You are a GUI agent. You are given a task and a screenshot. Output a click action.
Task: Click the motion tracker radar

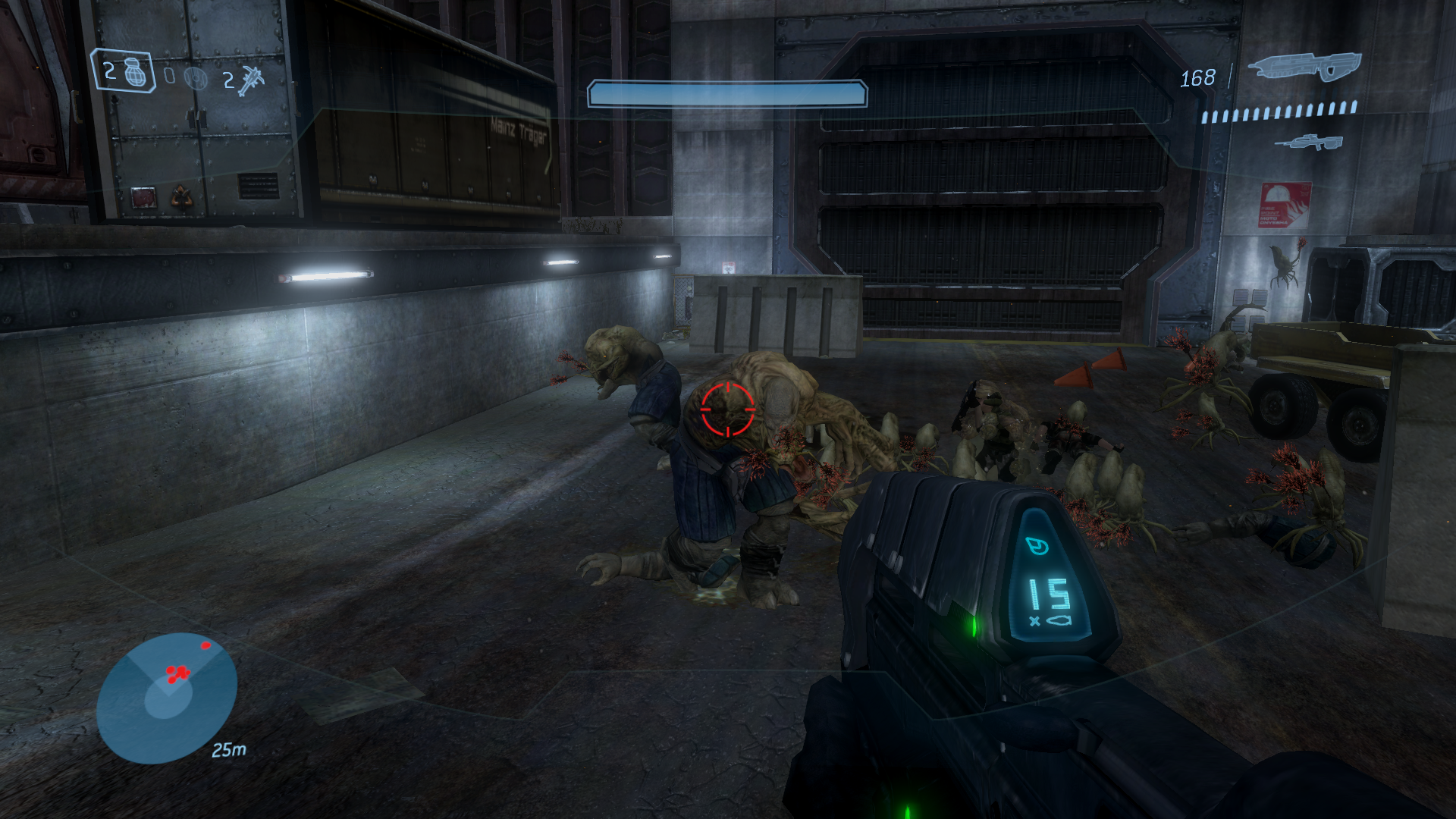tap(167, 698)
